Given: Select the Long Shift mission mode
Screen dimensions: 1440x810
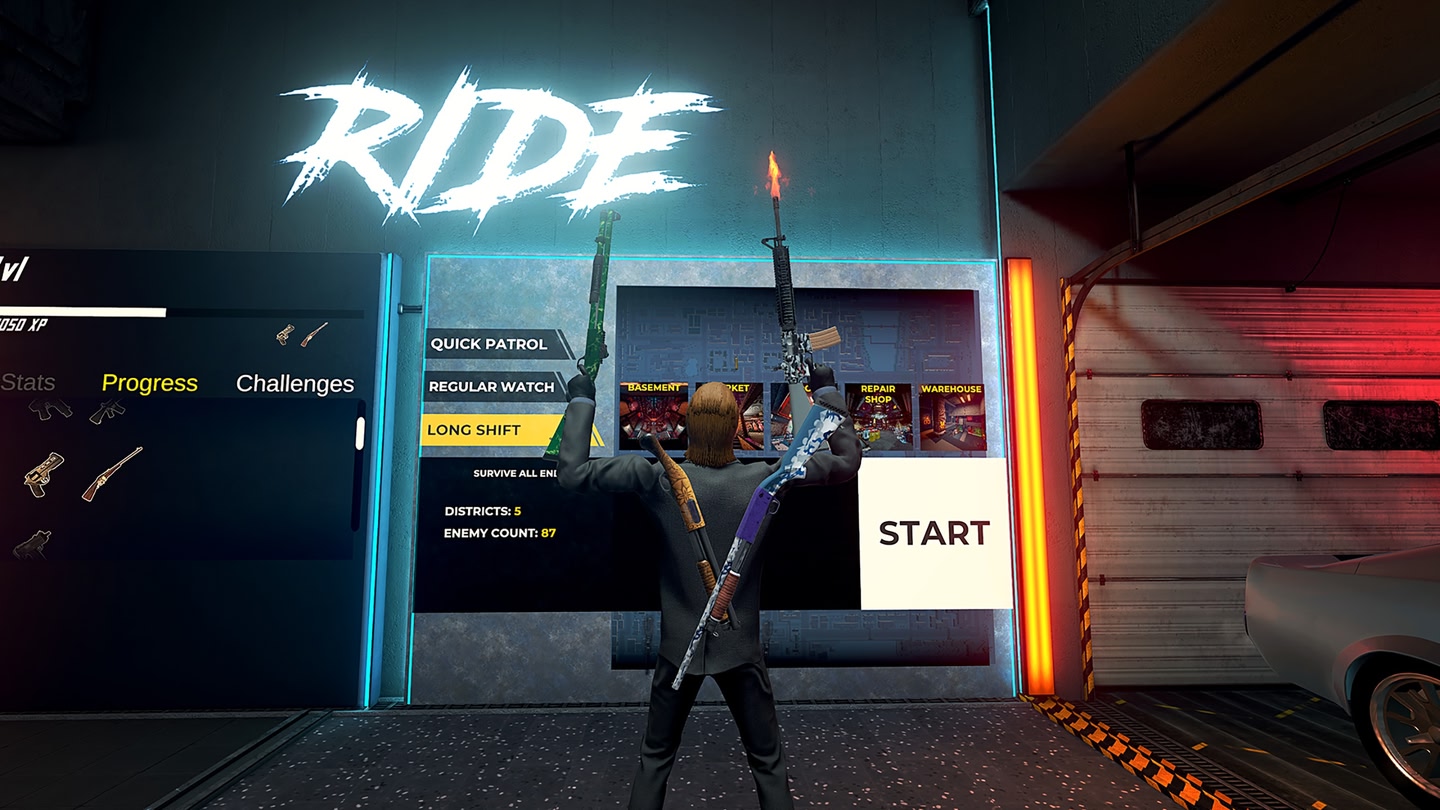Looking at the screenshot, I should pos(474,429).
